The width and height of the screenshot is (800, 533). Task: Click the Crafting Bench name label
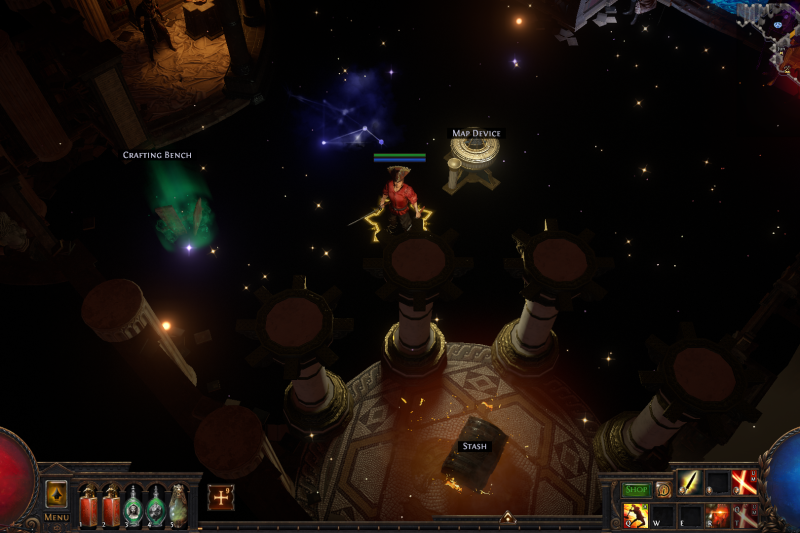157,155
